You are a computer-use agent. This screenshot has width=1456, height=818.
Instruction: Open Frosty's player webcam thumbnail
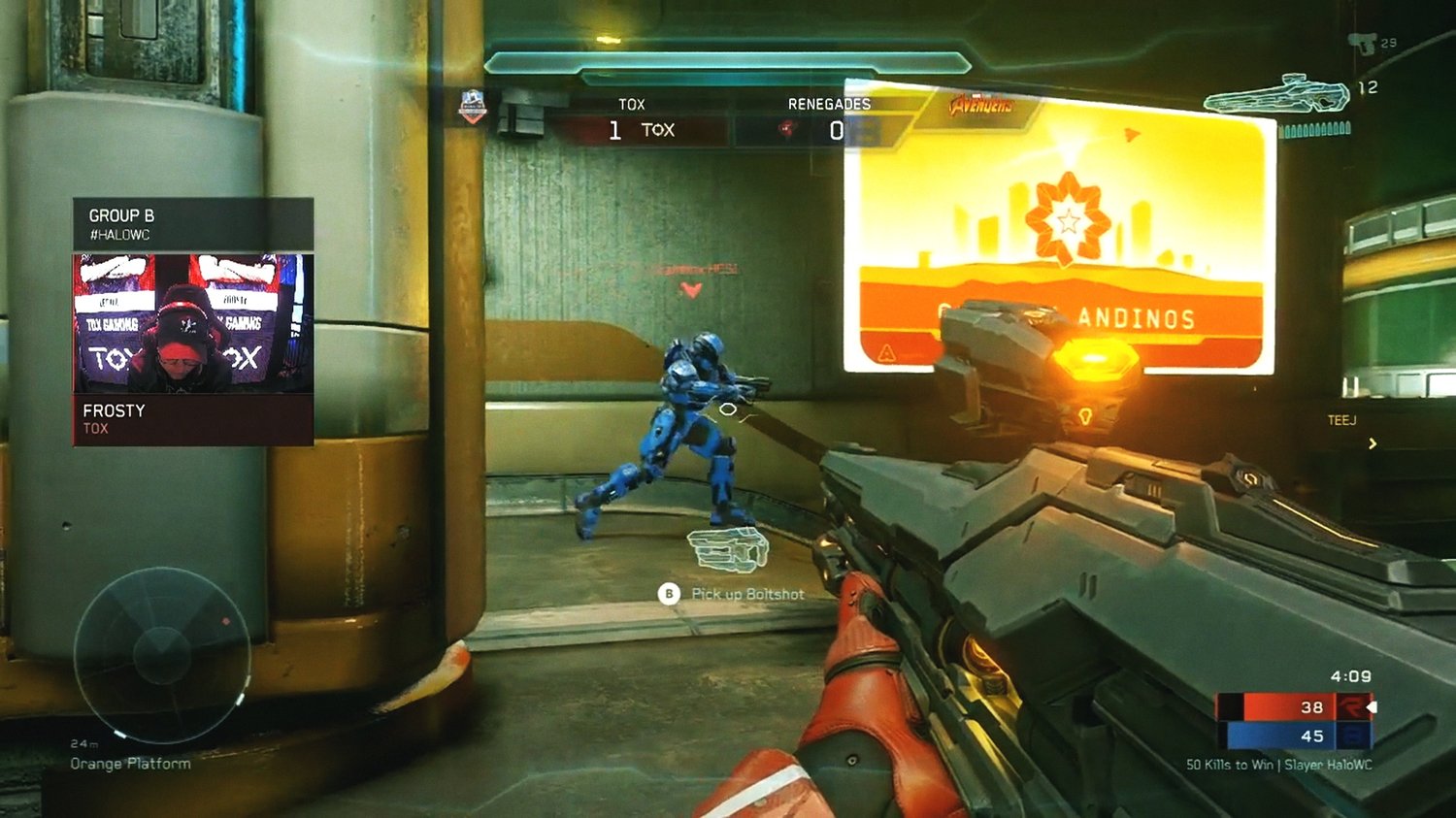coord(193,323)
